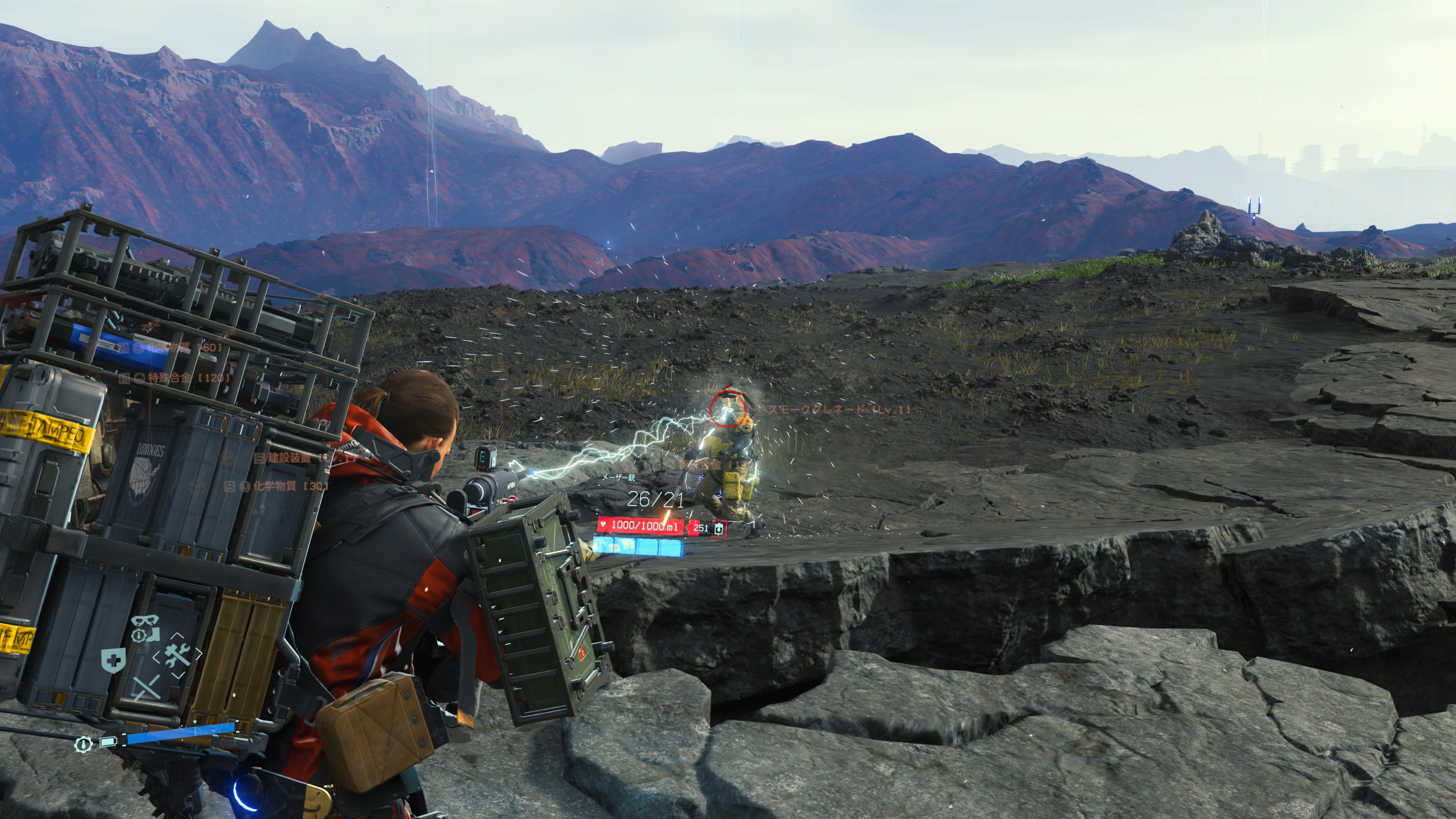
Task: Select the hammer and wrench tools icon
Action: click(x=177, y=654)
